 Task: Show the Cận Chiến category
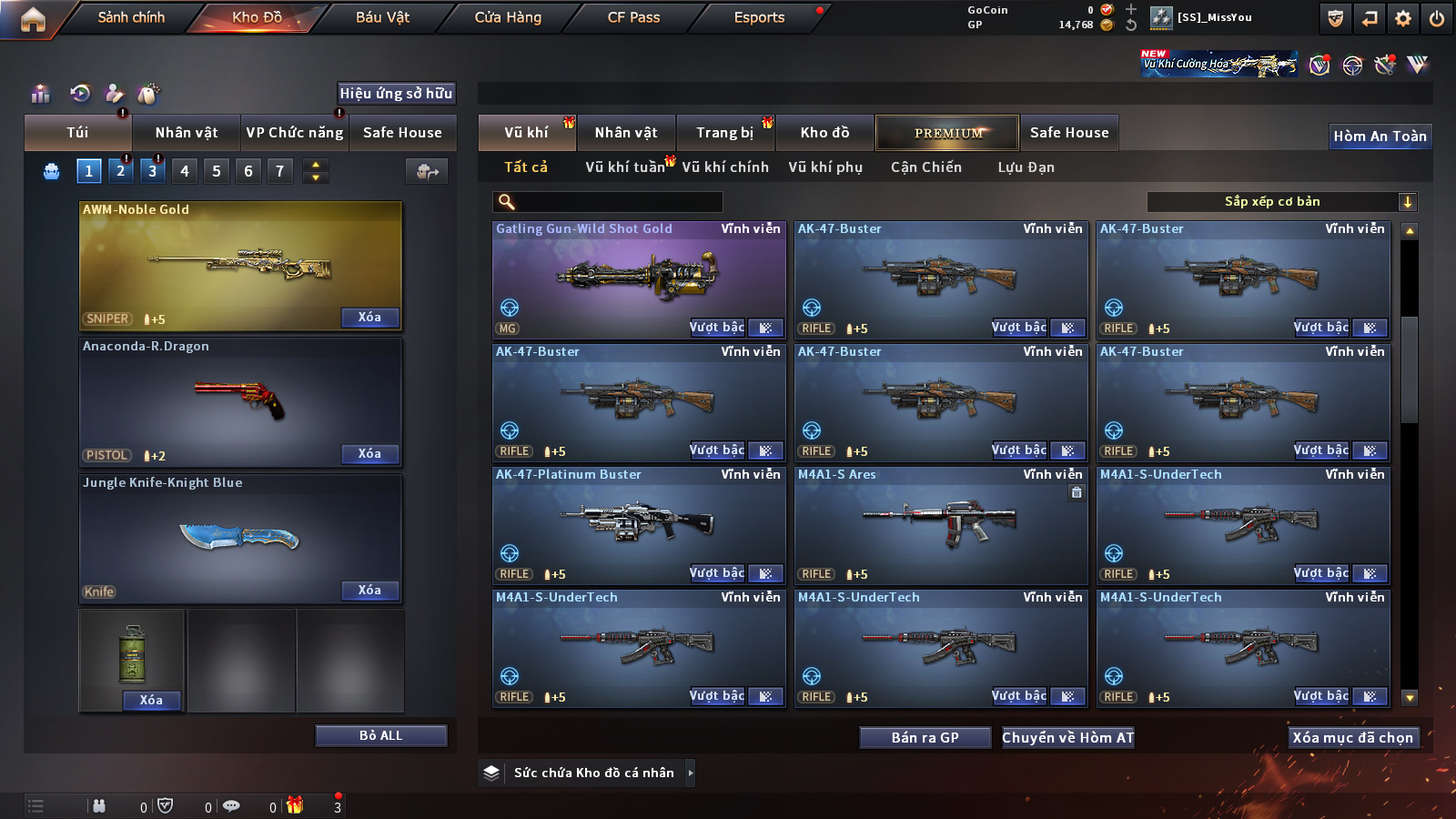(925, 167)
